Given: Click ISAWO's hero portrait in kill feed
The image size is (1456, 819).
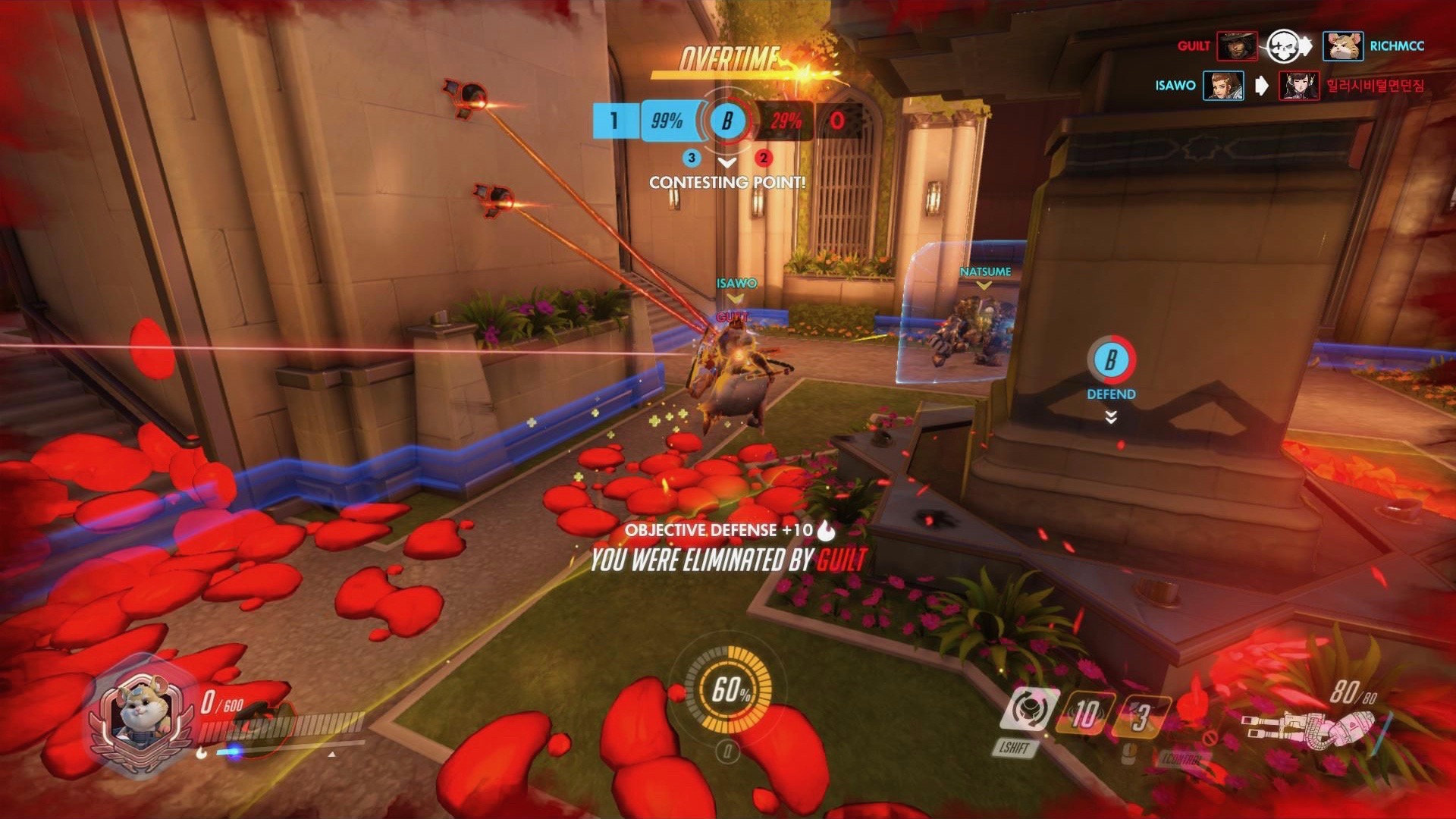Looking at the screenshot, I should [1223, 86].
